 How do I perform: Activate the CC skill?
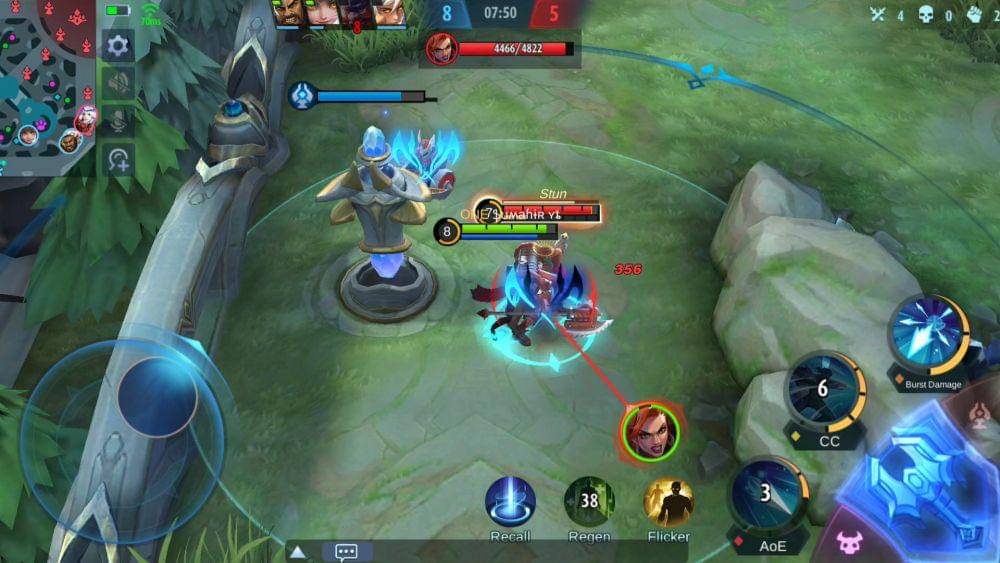(x=825, y=390)
